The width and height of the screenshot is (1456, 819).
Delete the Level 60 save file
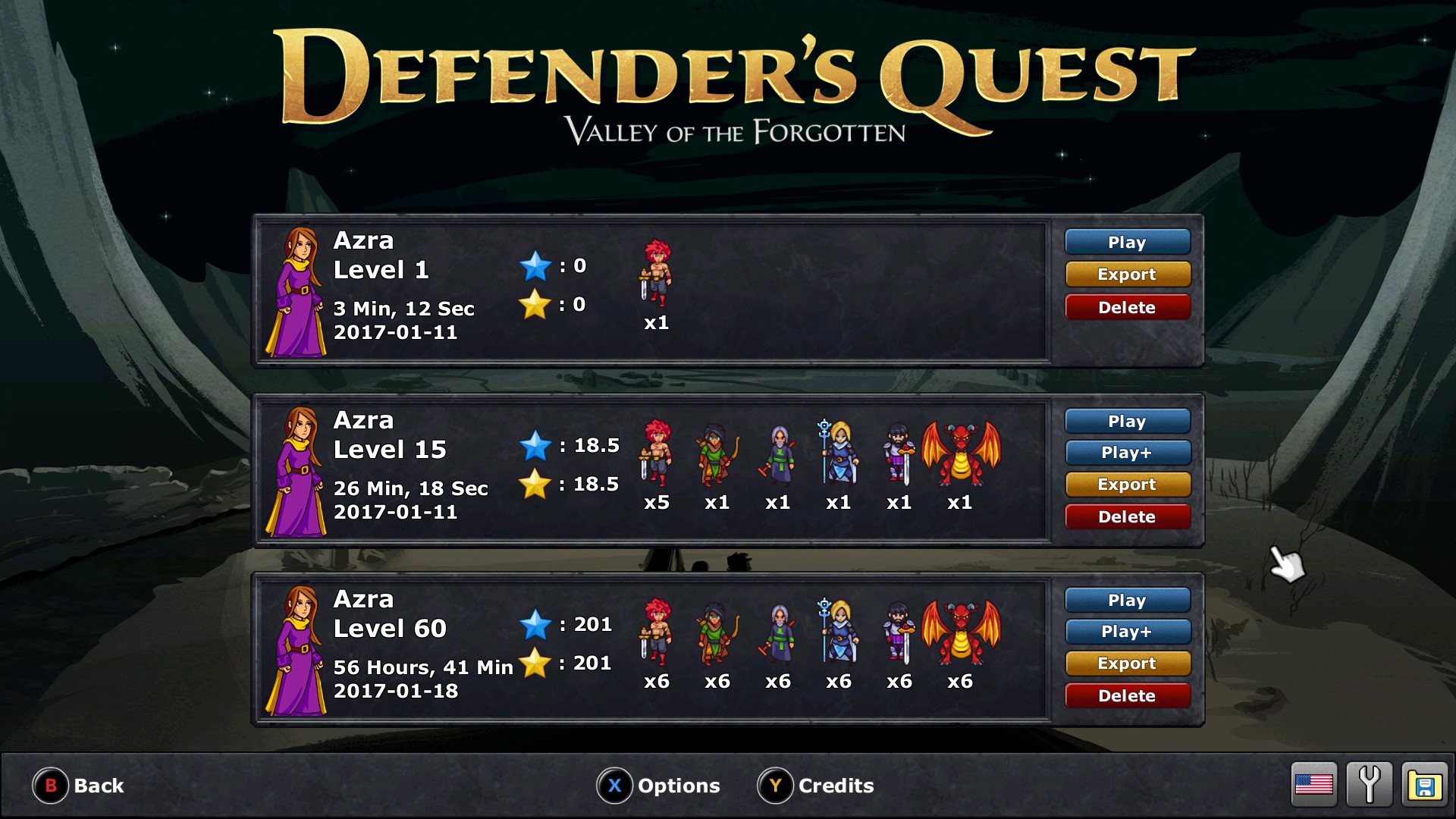[1127, 696]
